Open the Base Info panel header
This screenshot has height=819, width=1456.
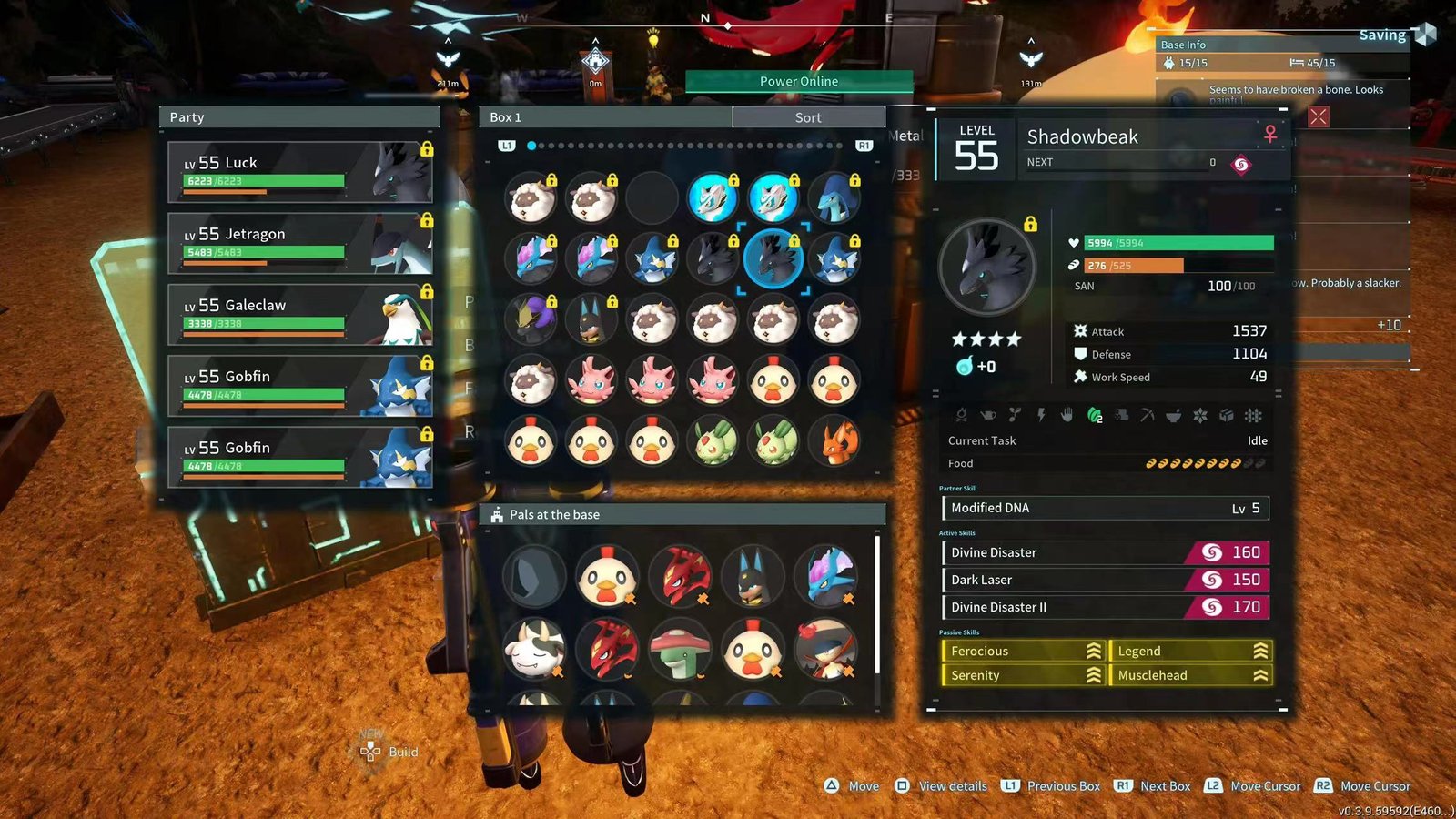(x=1282, y=45)
